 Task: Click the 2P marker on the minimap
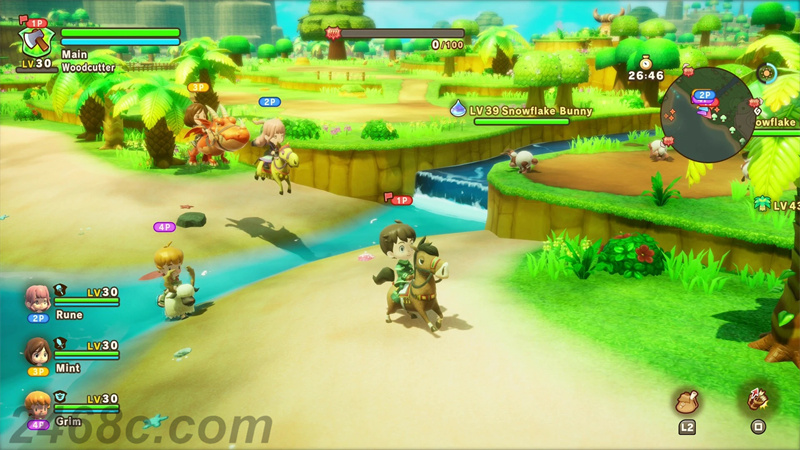(704, 95)
